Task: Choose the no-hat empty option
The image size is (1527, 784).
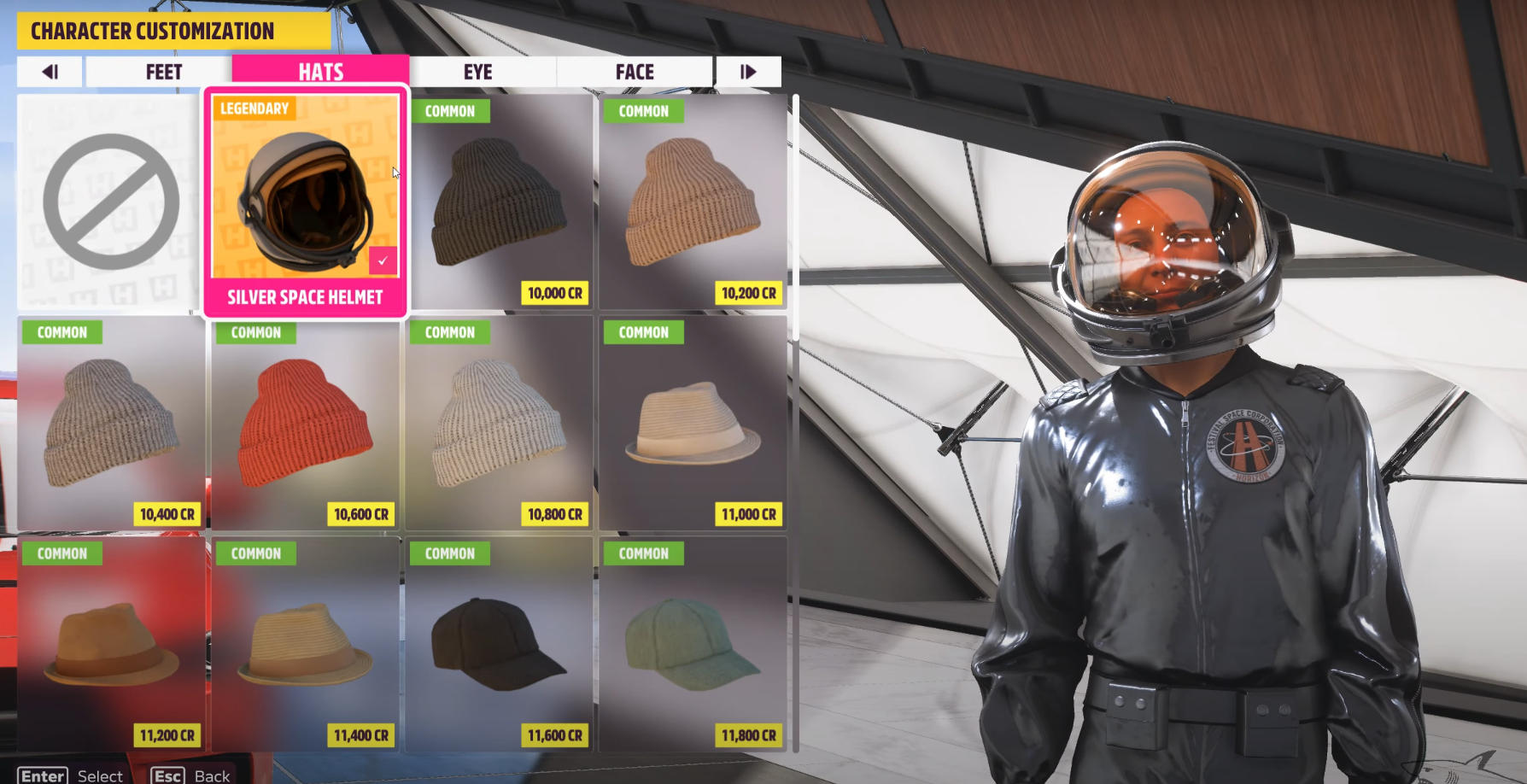Action: 110,202
